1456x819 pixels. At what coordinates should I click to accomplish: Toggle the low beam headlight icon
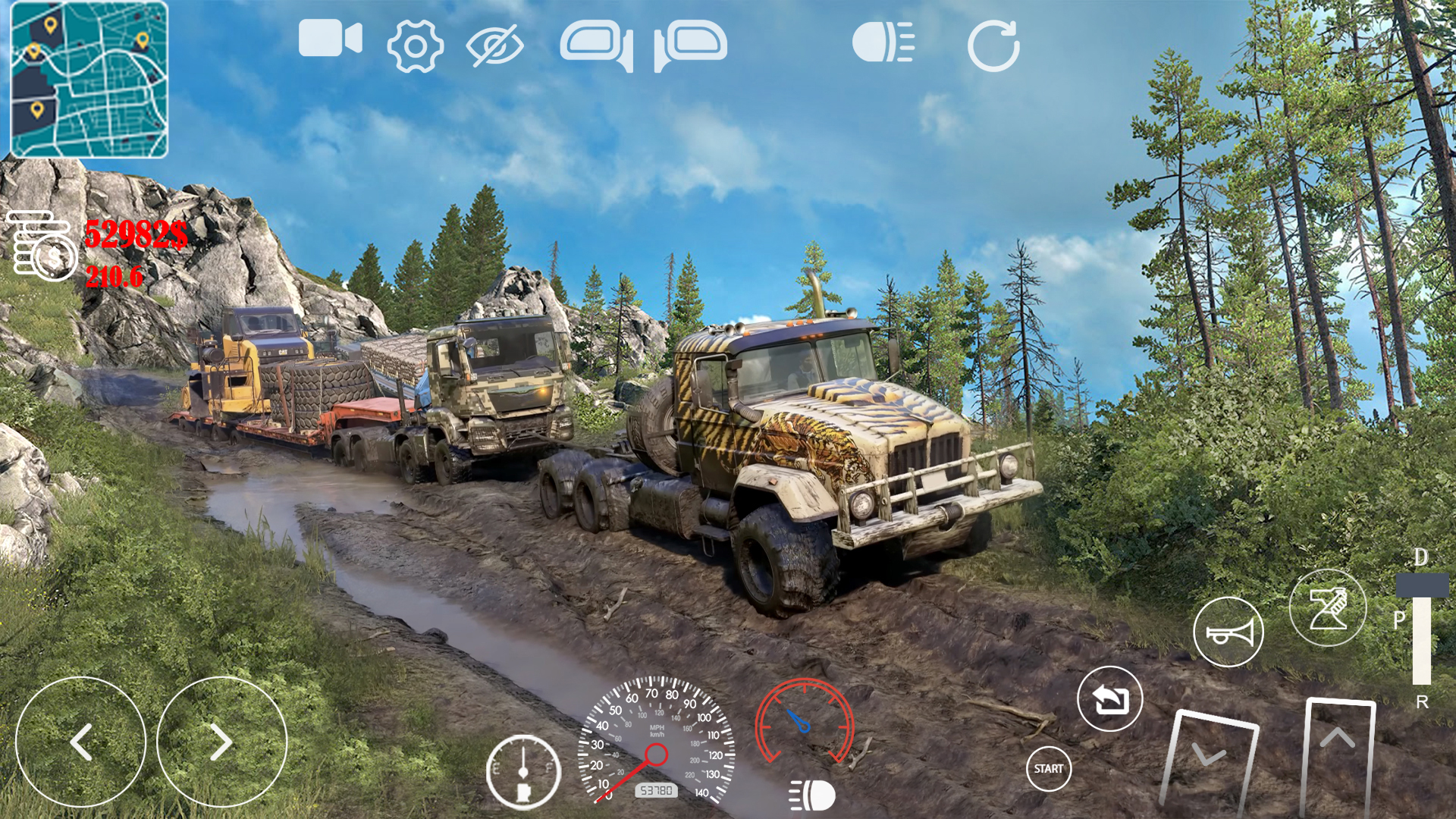pos(812,795)
